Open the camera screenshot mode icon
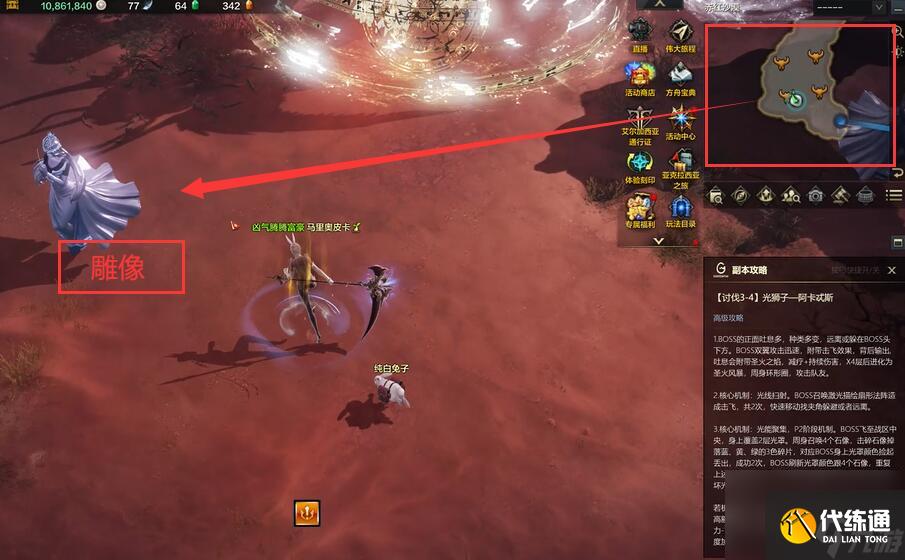Viewport: 905px width, 560px height. tap(816, 195)
